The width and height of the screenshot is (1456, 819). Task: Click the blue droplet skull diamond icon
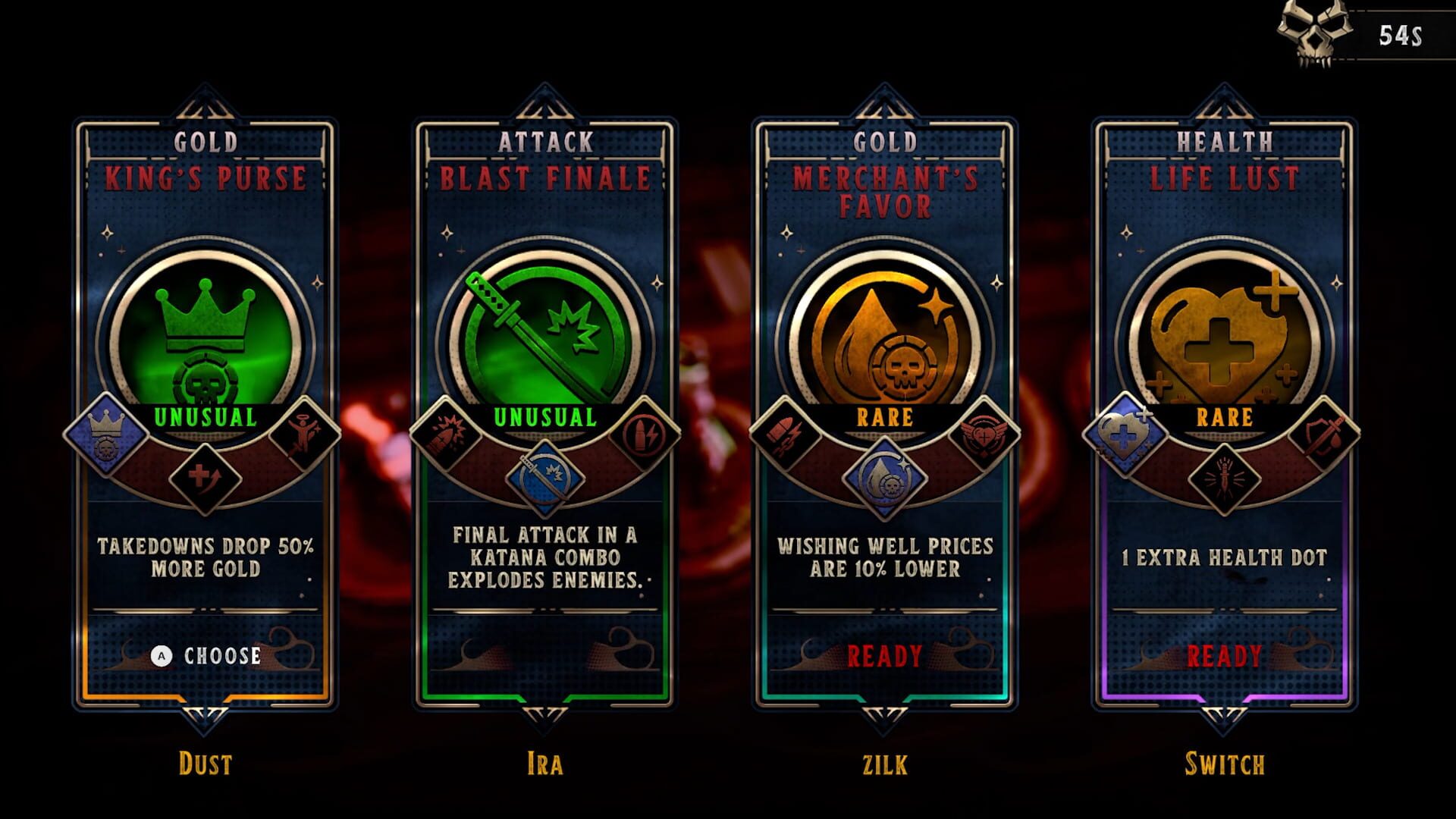coord(884,478)
